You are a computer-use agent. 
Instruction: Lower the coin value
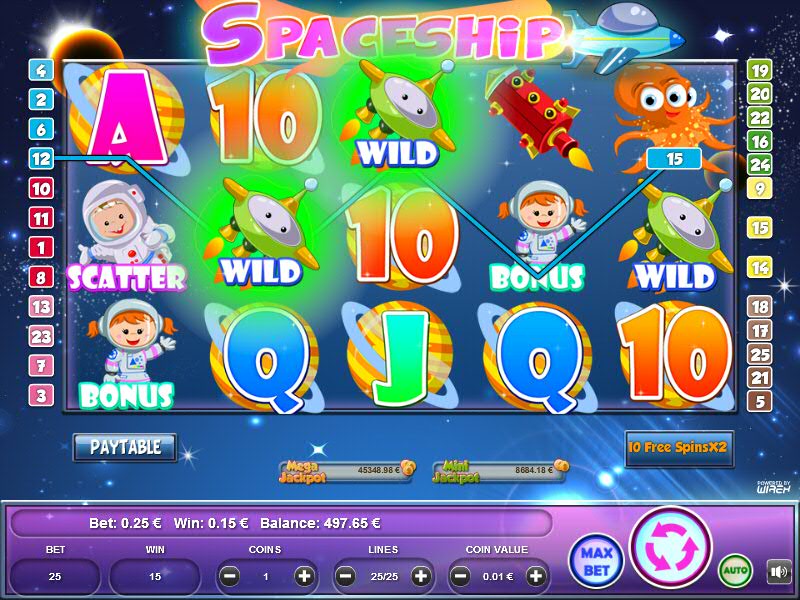pos(460,576)
